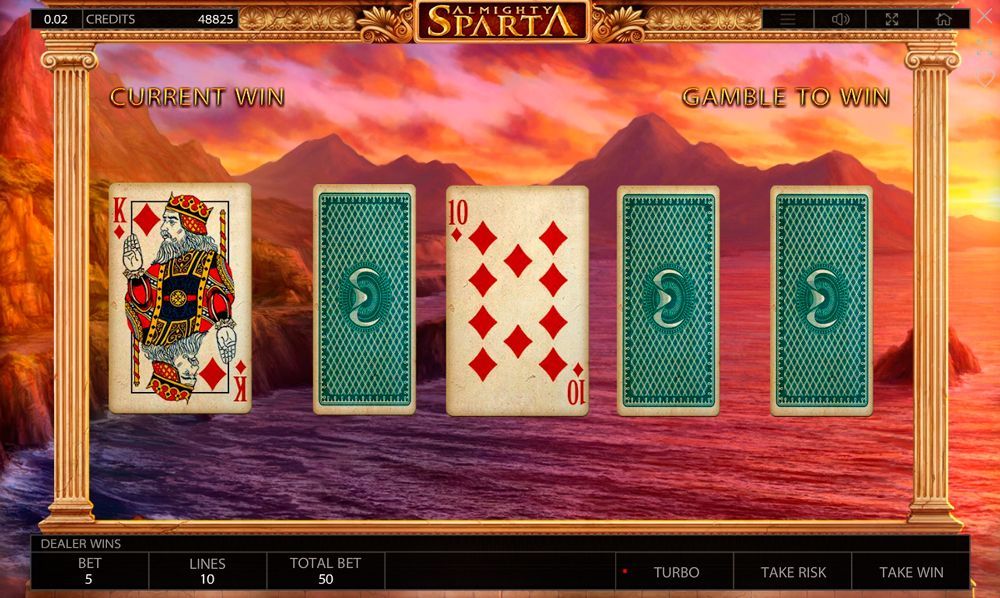Choose Take Risk to gamble again

click(x=793, y=572)
